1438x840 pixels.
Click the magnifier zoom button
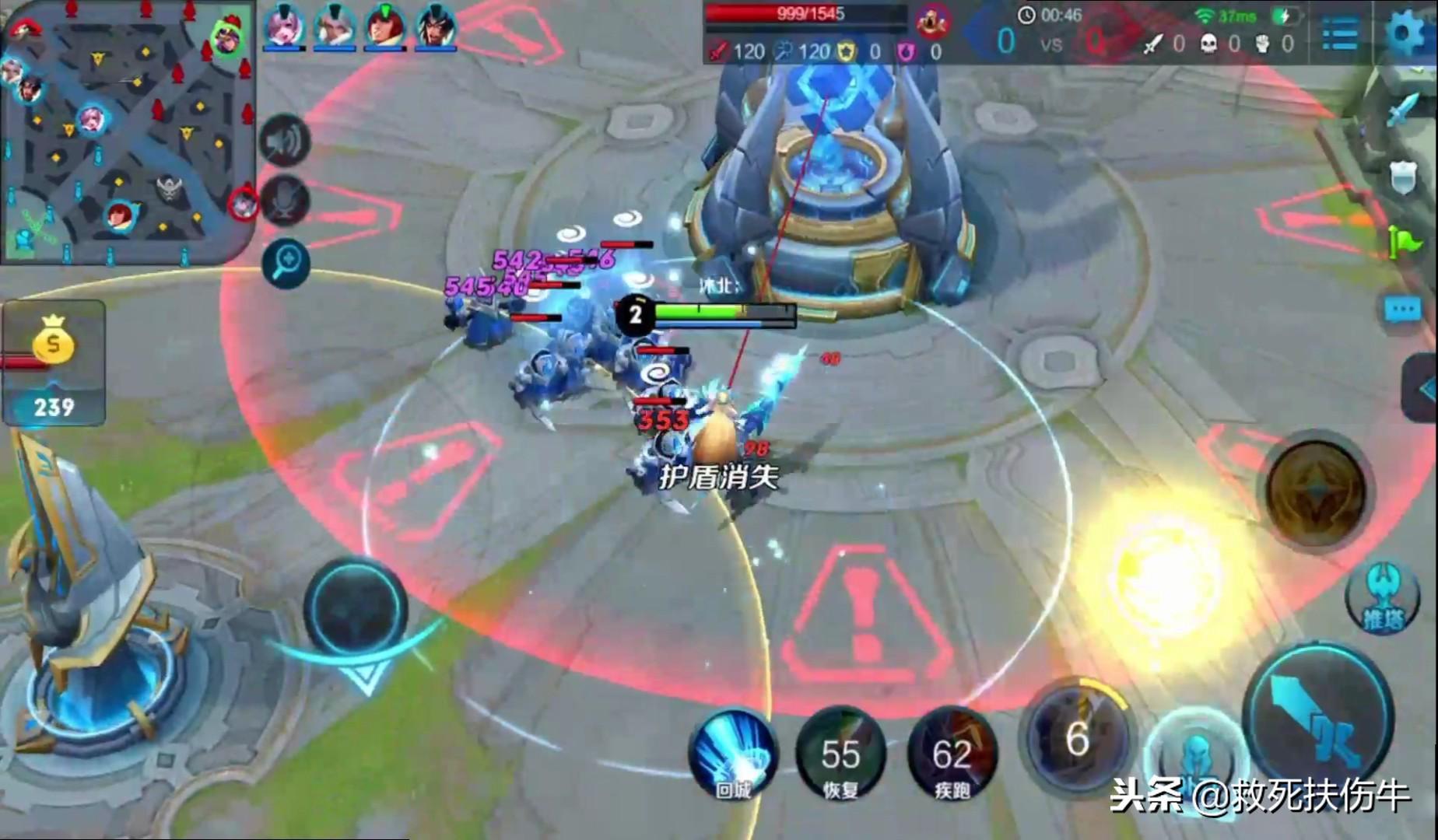pos(286,263)
